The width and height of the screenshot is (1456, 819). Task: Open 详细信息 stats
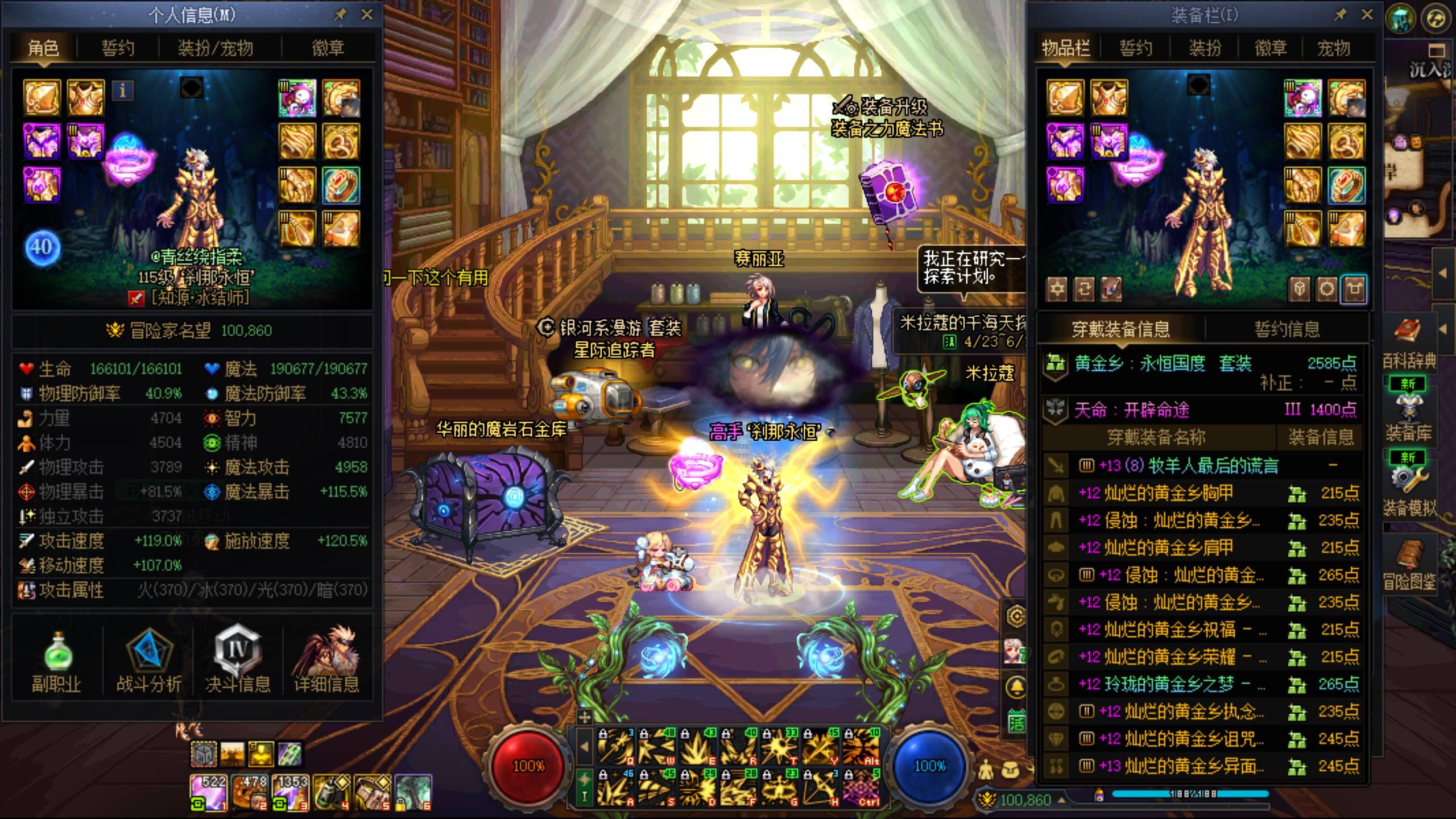coord(326,662)
